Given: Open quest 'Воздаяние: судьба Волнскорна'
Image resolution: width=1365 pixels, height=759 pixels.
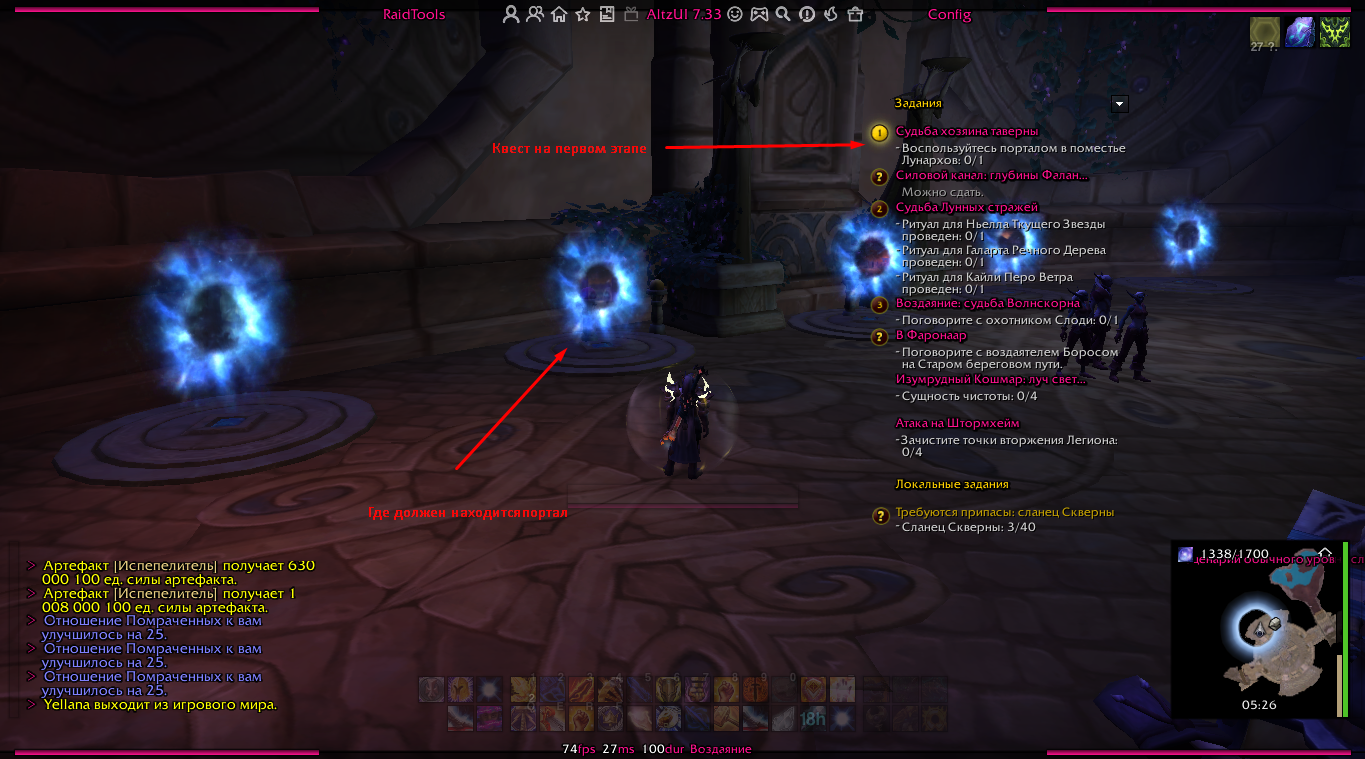Looking at the screenshot, I should [x=987, y=303].
